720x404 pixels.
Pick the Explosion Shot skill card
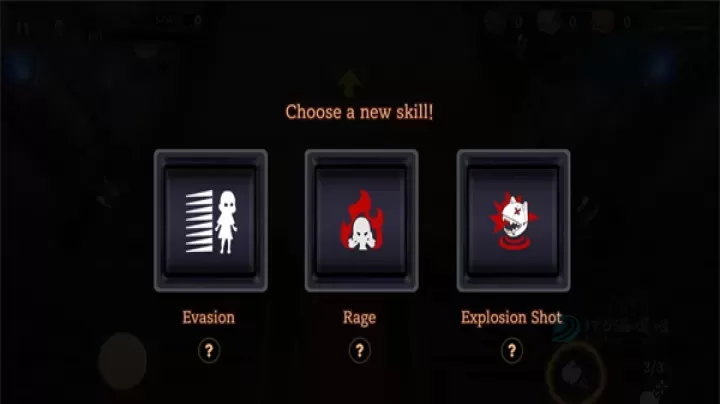[x=512, y=221]
